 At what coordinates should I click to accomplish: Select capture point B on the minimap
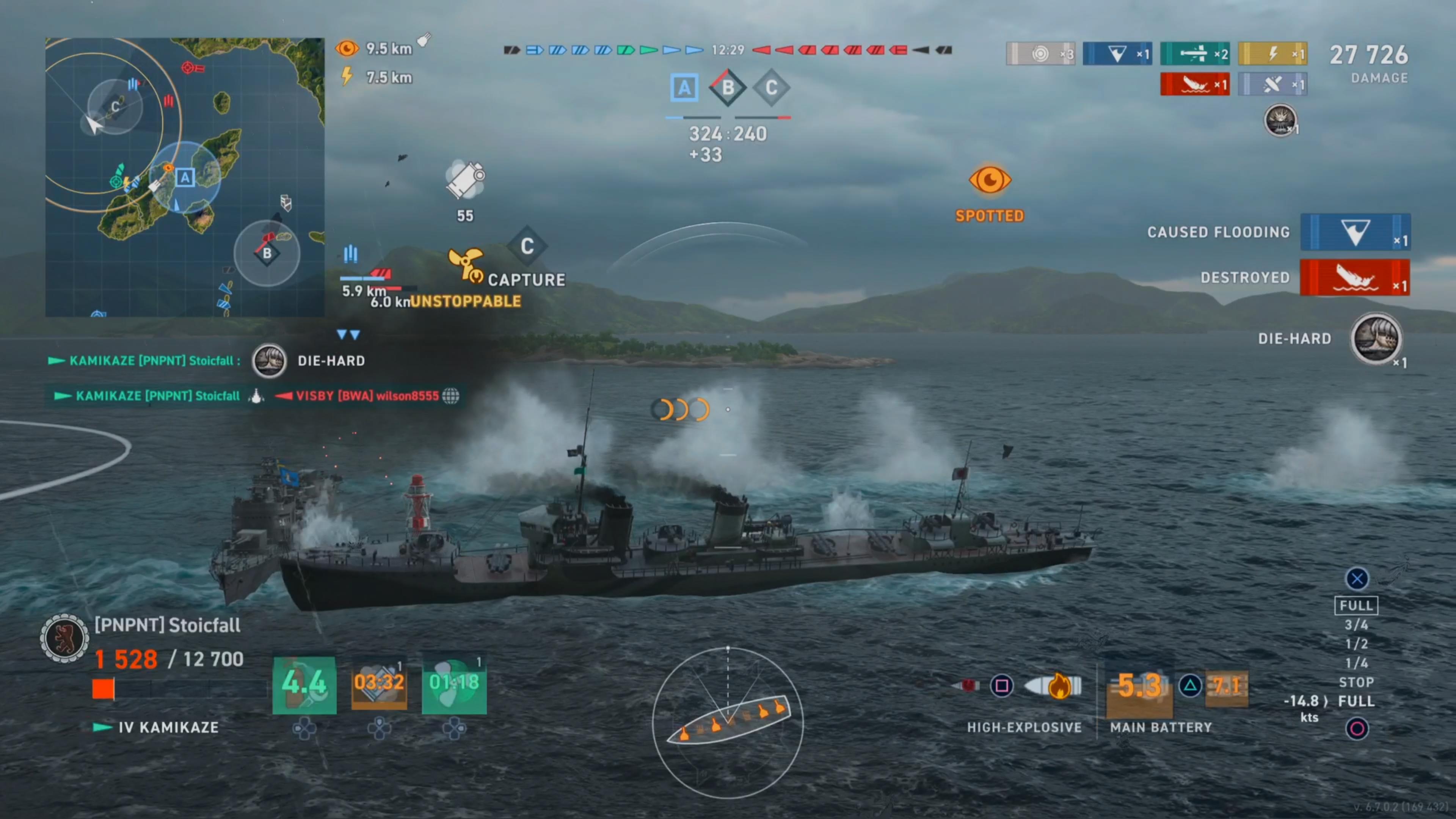(267, 253)
